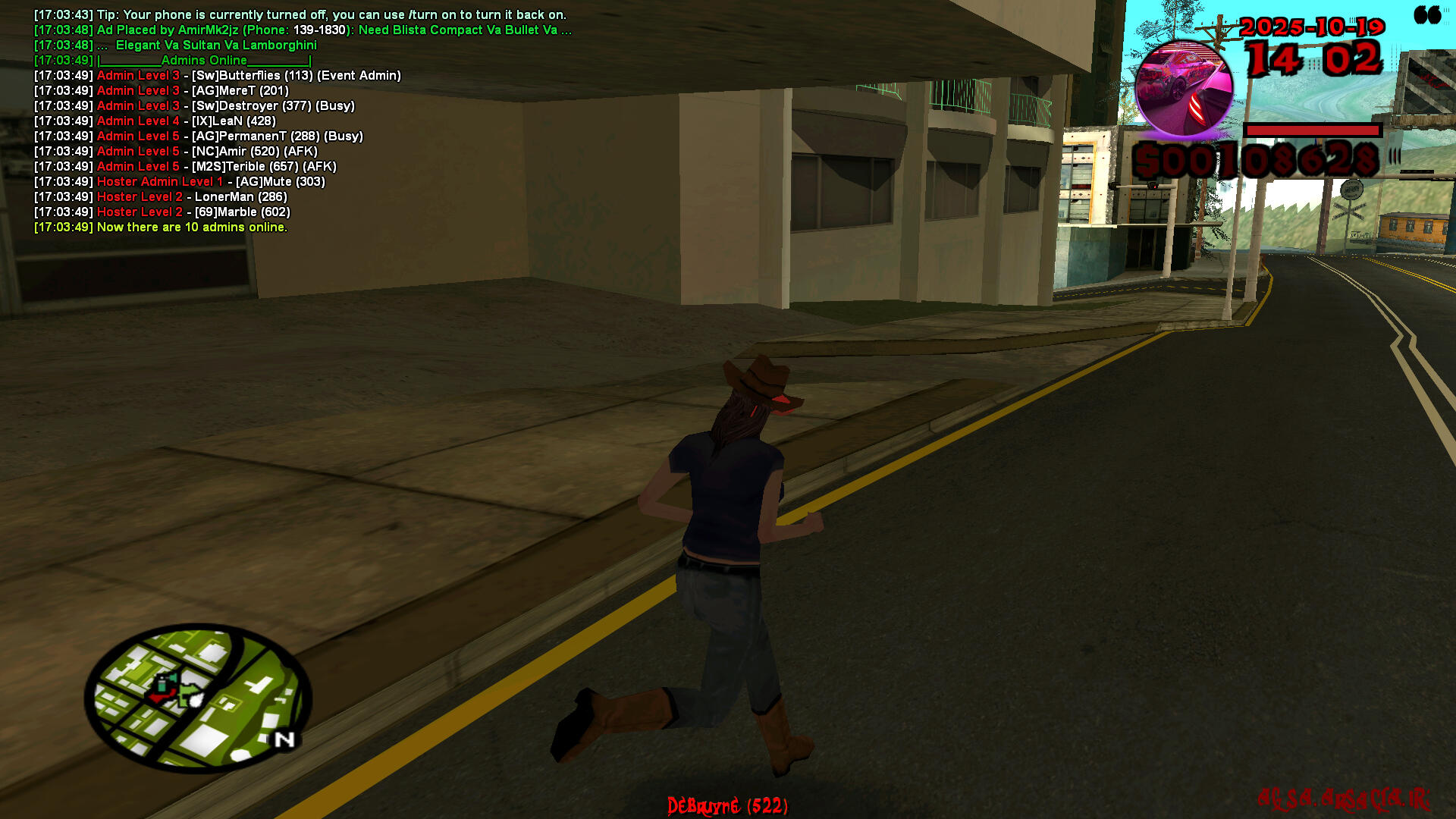Choose the [AG]MereT admin chat line
This screenshot has width=1456, height=819.
(162, 91)
